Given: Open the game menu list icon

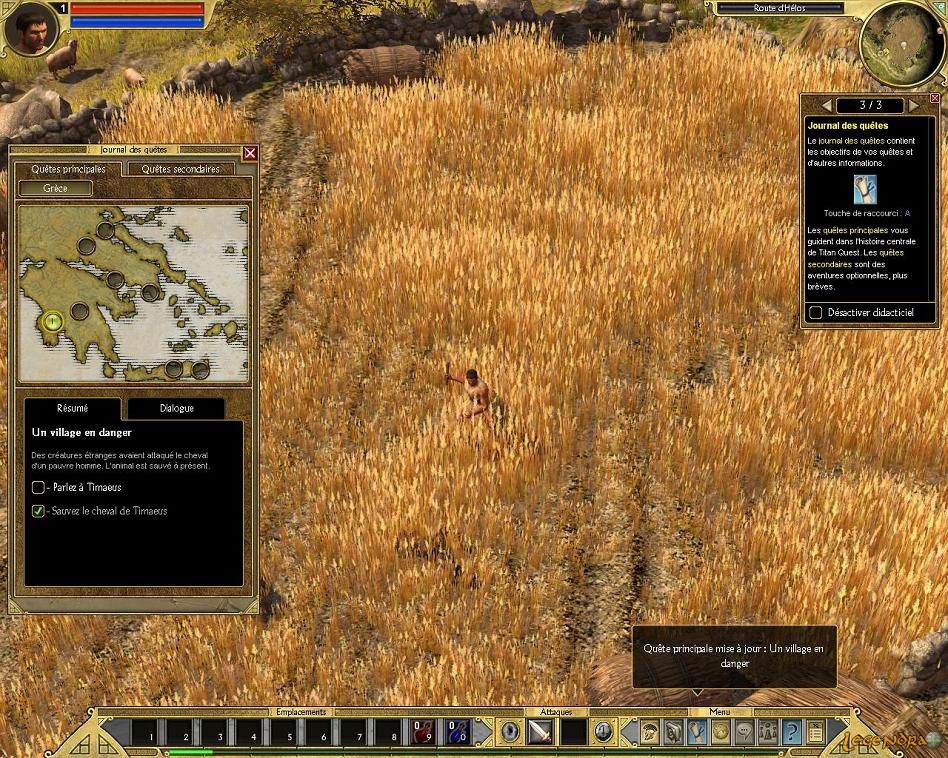Looking at the screenshot, I should coord(815,732).
